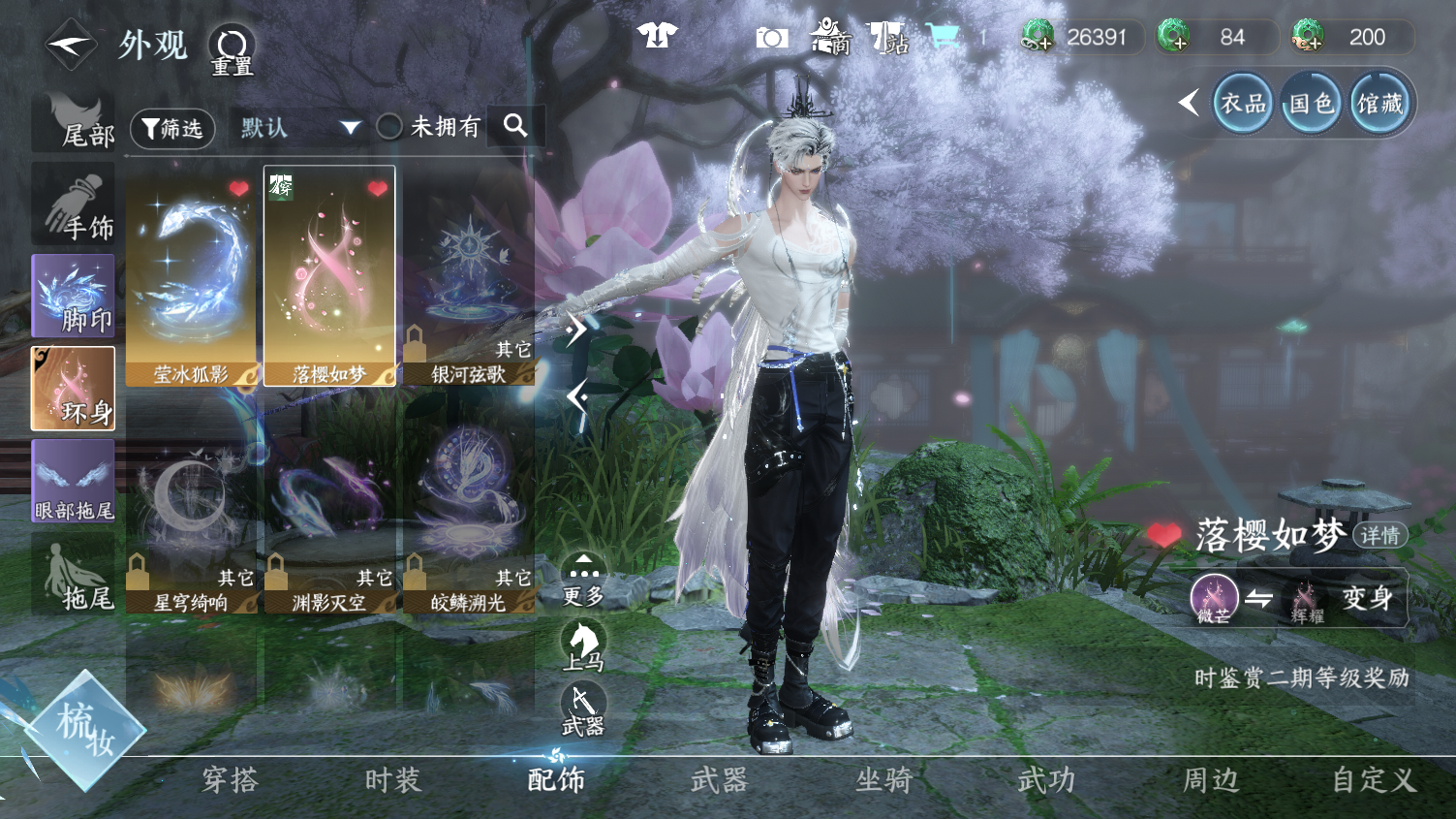1456x819 pixels.
Task: Select the 尾部 category
Action: pos(74,123)
